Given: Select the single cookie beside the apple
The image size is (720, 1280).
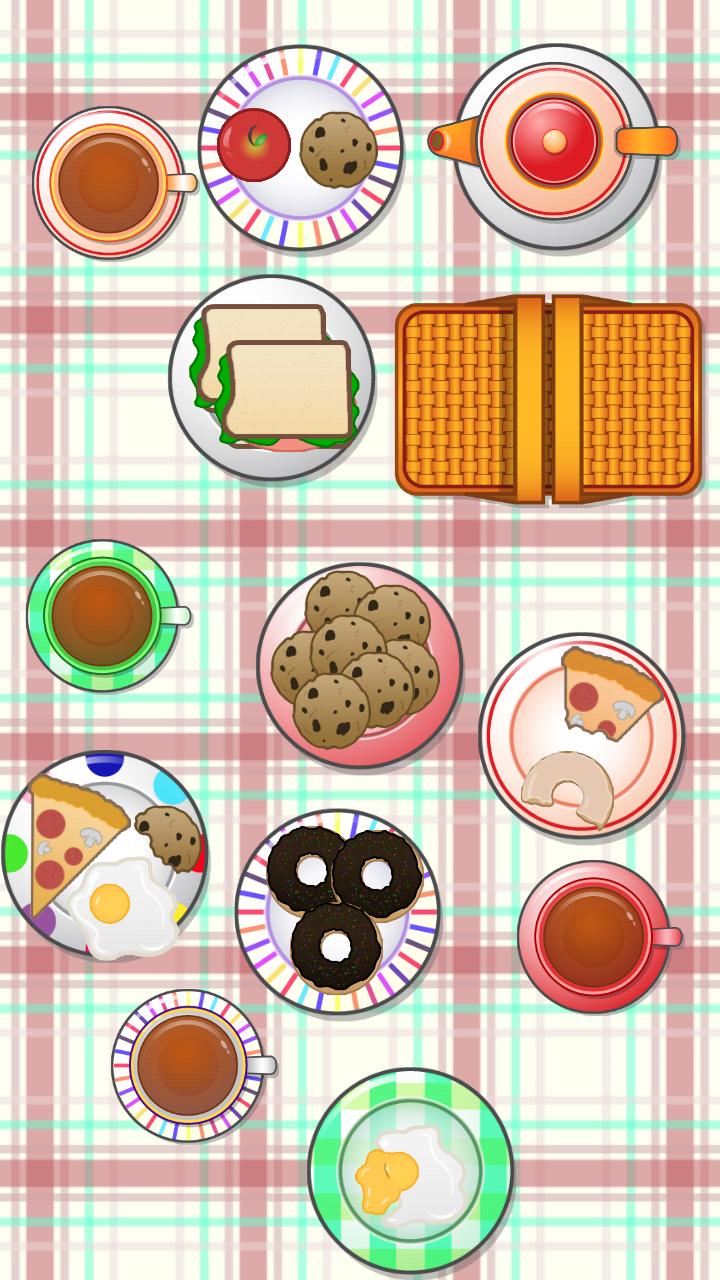Looking at the screenshot, I should 338,150.
